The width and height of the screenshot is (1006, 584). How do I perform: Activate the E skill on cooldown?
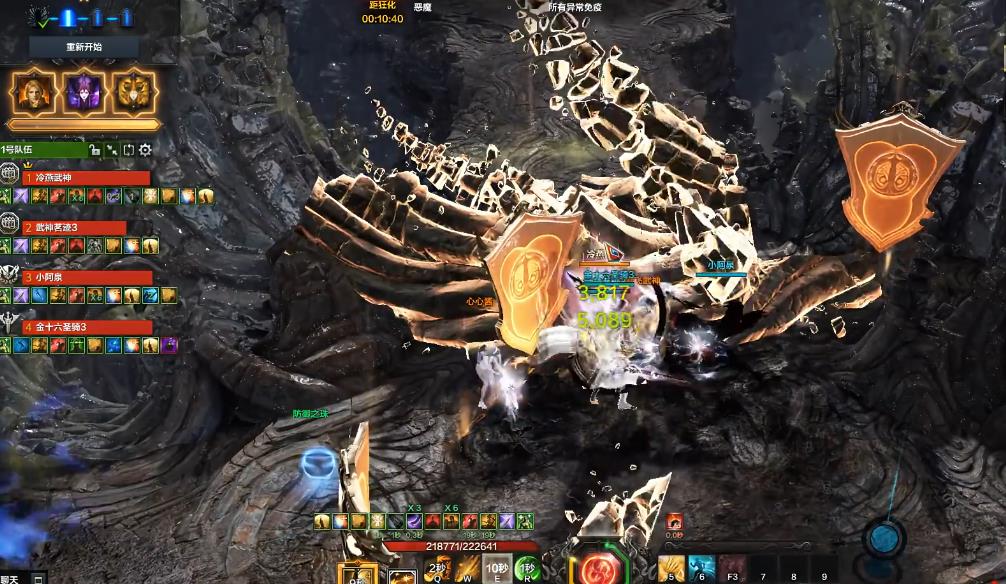pos(496,570)
